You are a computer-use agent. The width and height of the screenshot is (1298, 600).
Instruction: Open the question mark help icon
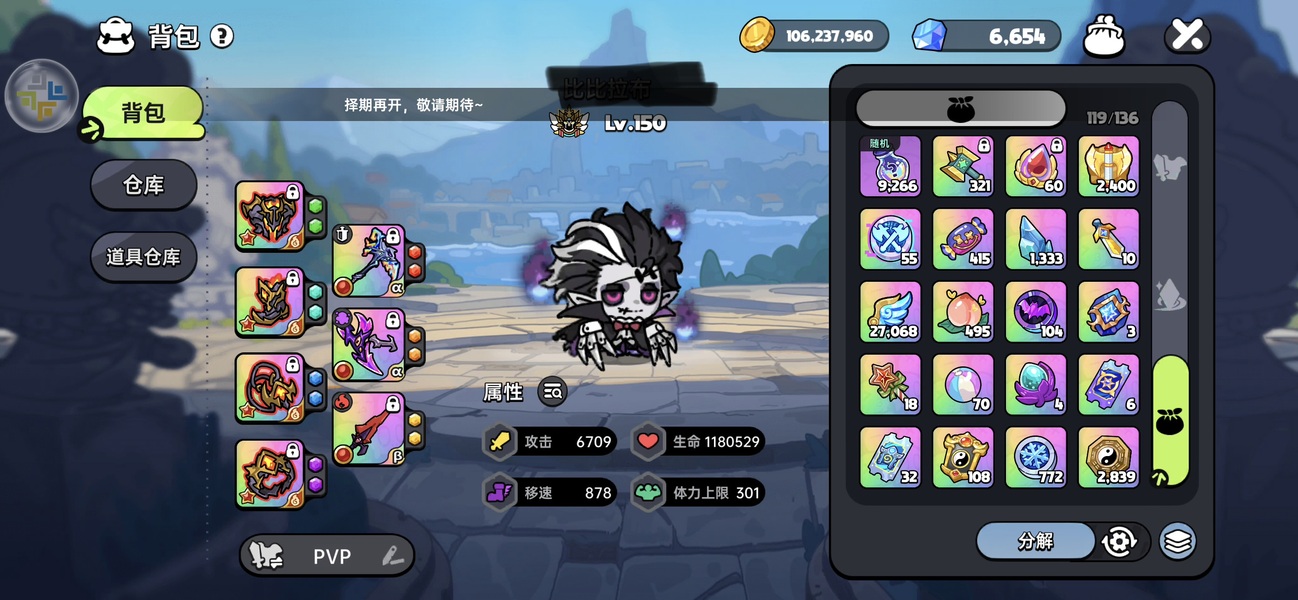[x=222, y=37]
